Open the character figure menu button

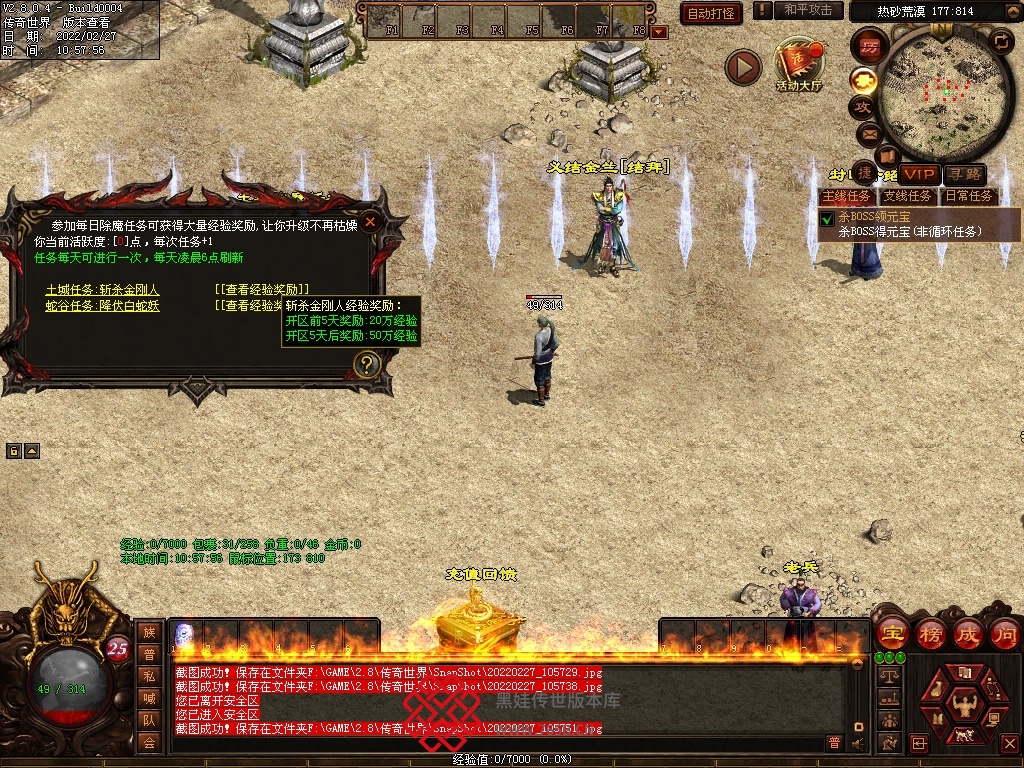pos(966,704)
